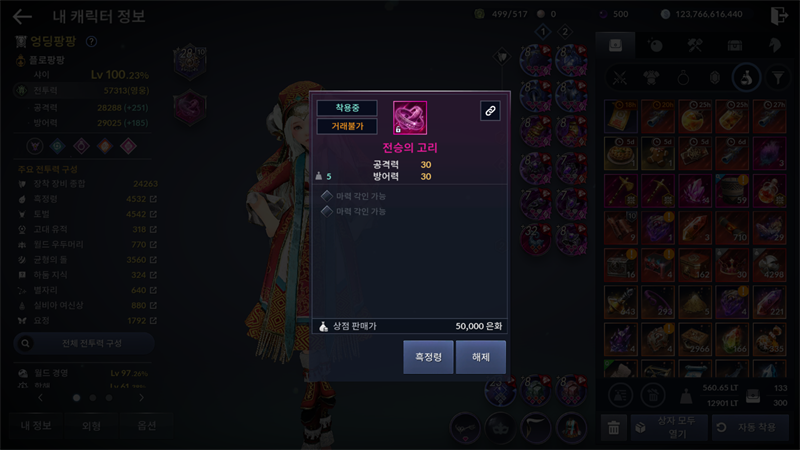The height and width of the screenshot is (450, 800).
Task: Click the 흑정령 button in item popup
Action: 428,357
